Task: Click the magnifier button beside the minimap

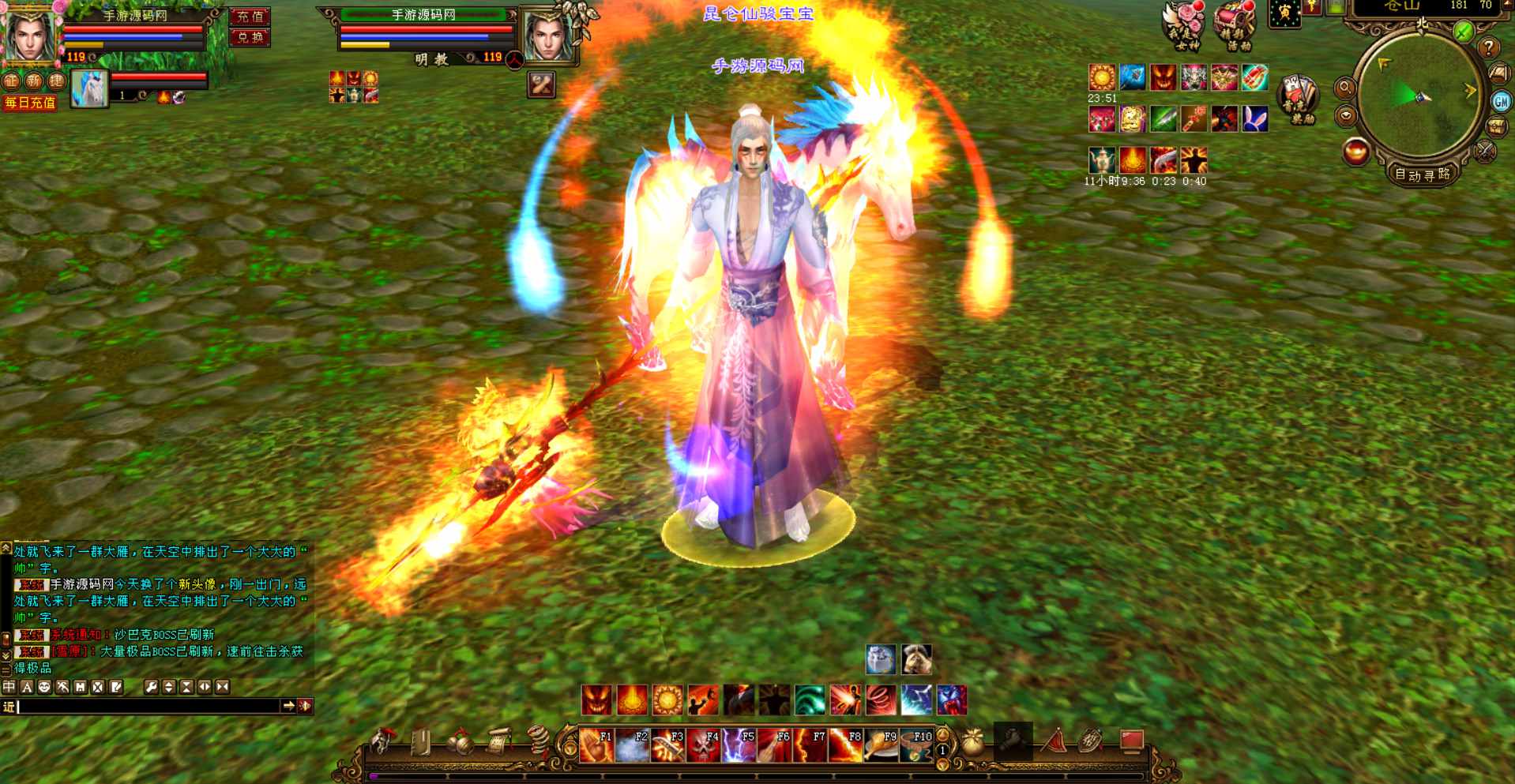Action: [1345, 88]
